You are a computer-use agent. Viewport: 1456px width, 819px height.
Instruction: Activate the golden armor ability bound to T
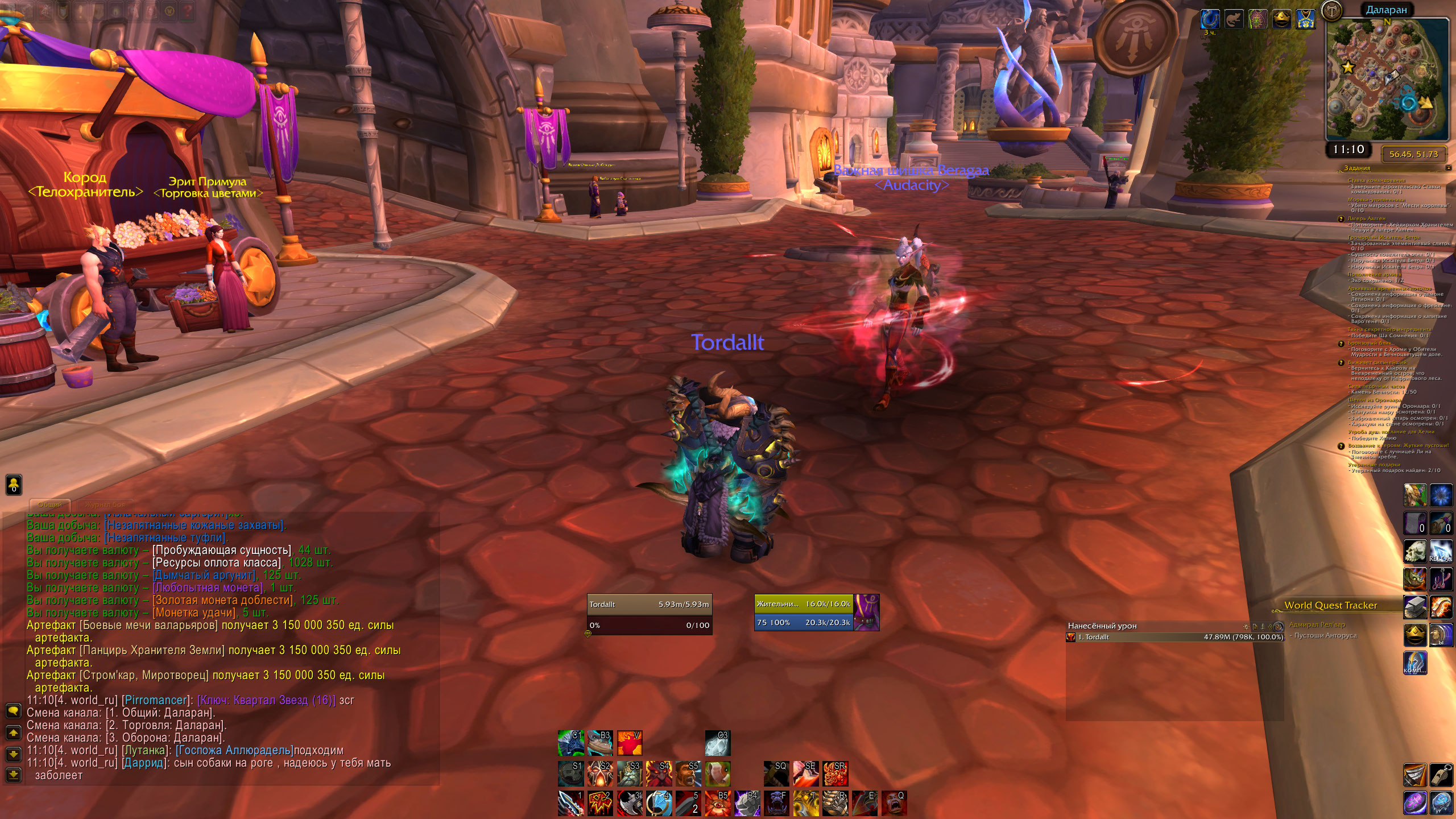805,803
